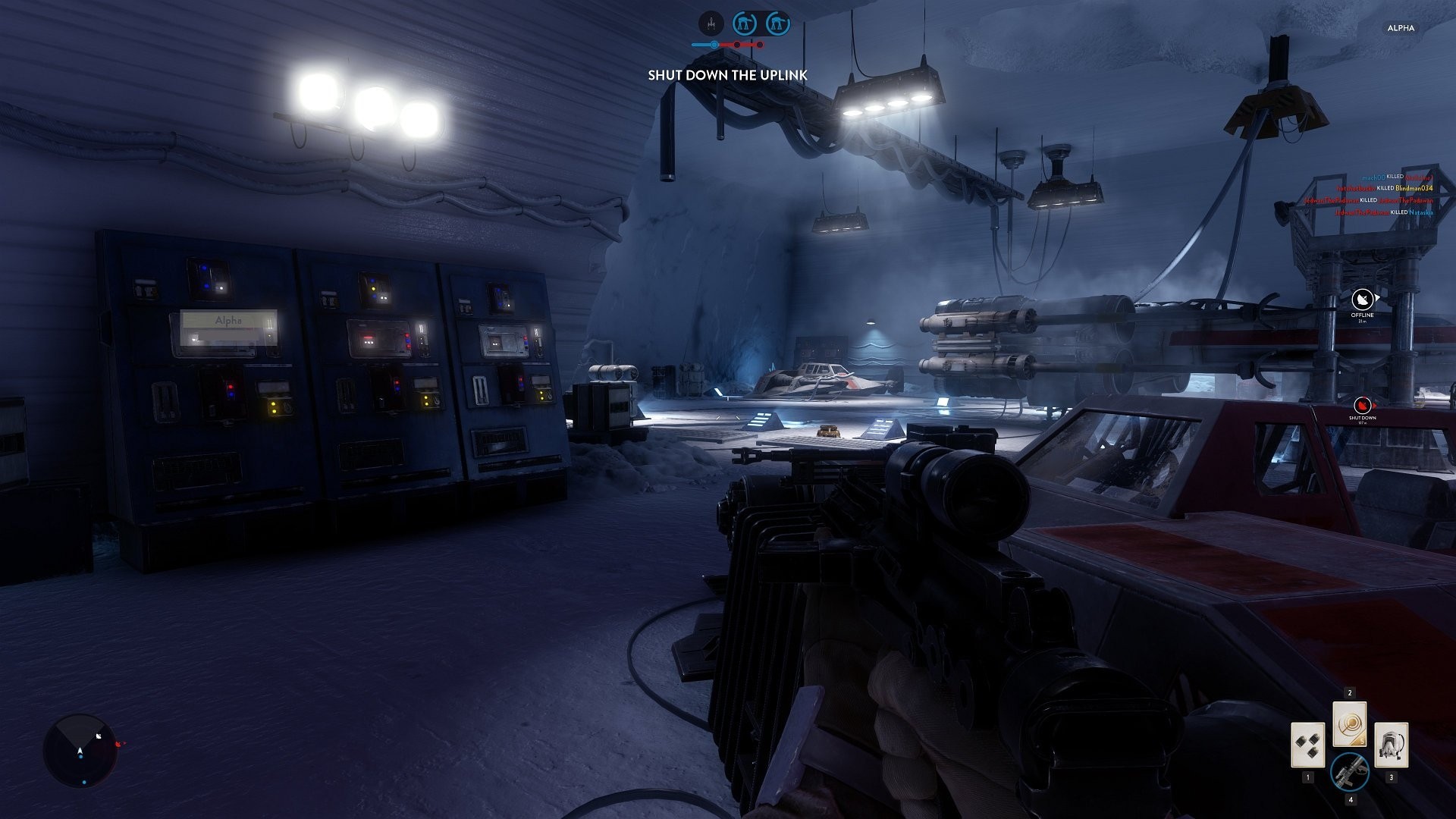Click the OFFLINE 31m distance label
This screenshot has width=1456, height=819.
(x=1363, y=321)
